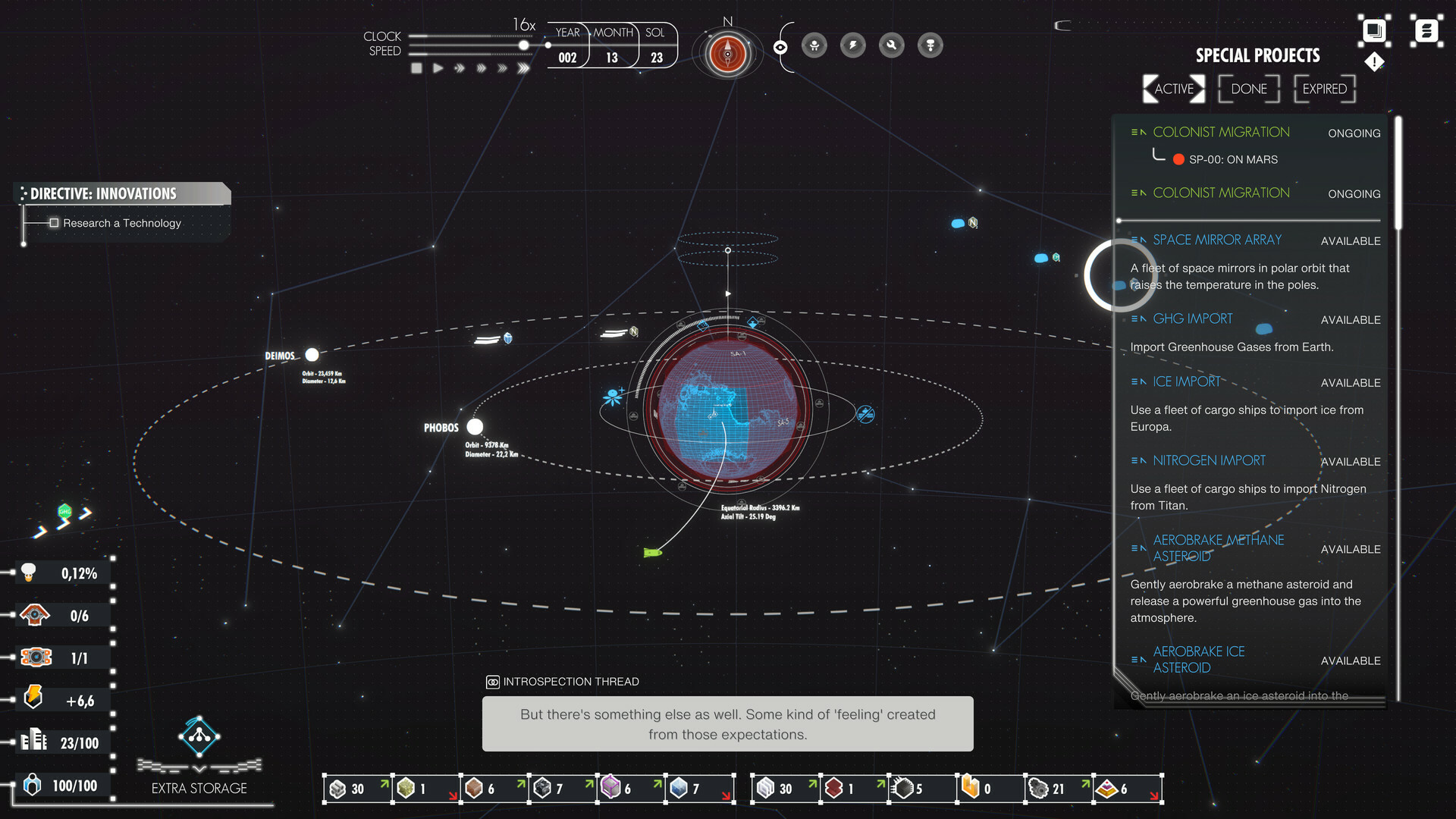Click the layered panels icon in the top-right corner
Screen dimensions: 1456x819
(x=1373, y=30)
